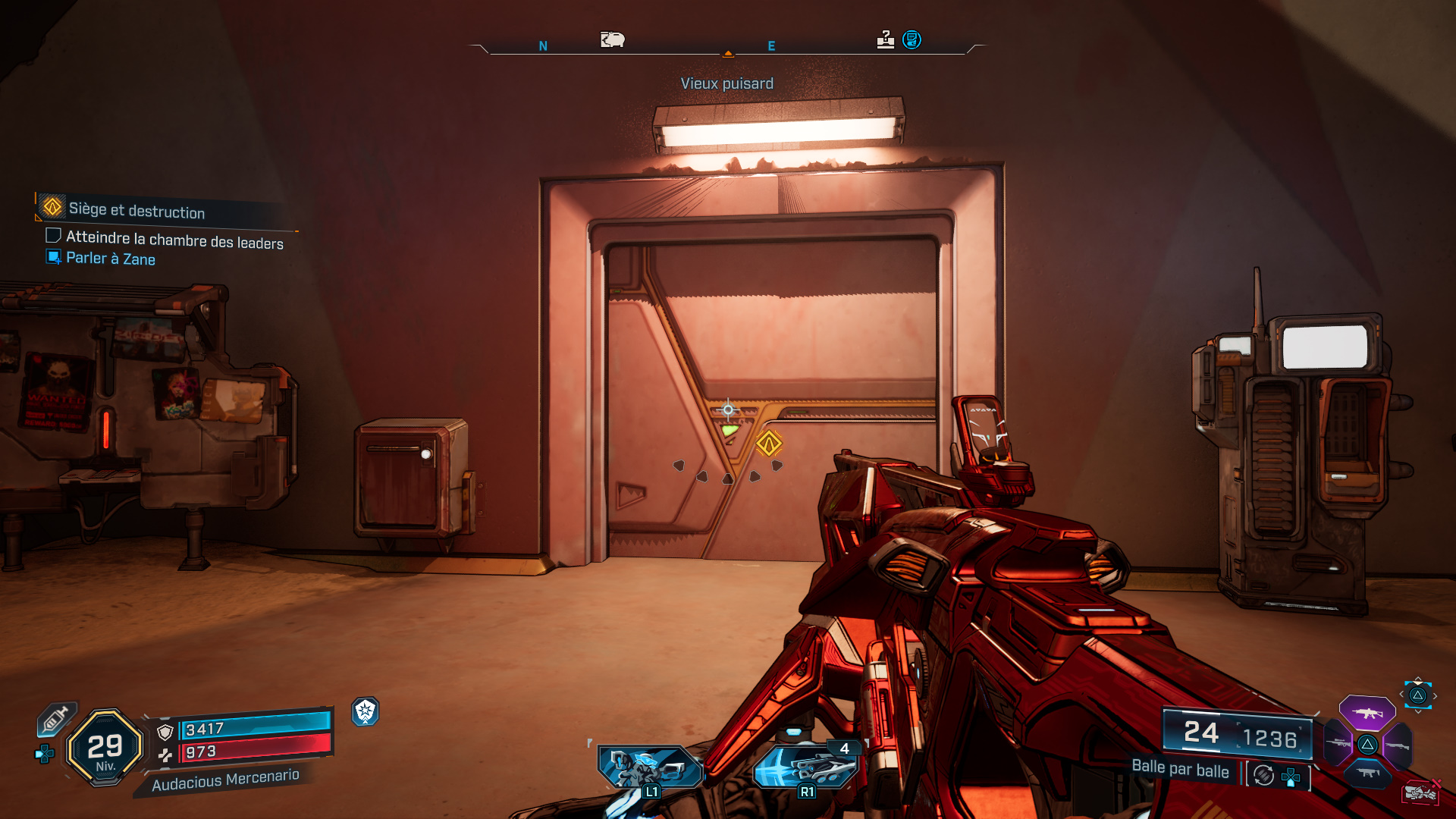Screen dimensions: 1456x819
Task: Click the ammo refill toggle near Balle par balle
Action: [x=1263, y=775]
